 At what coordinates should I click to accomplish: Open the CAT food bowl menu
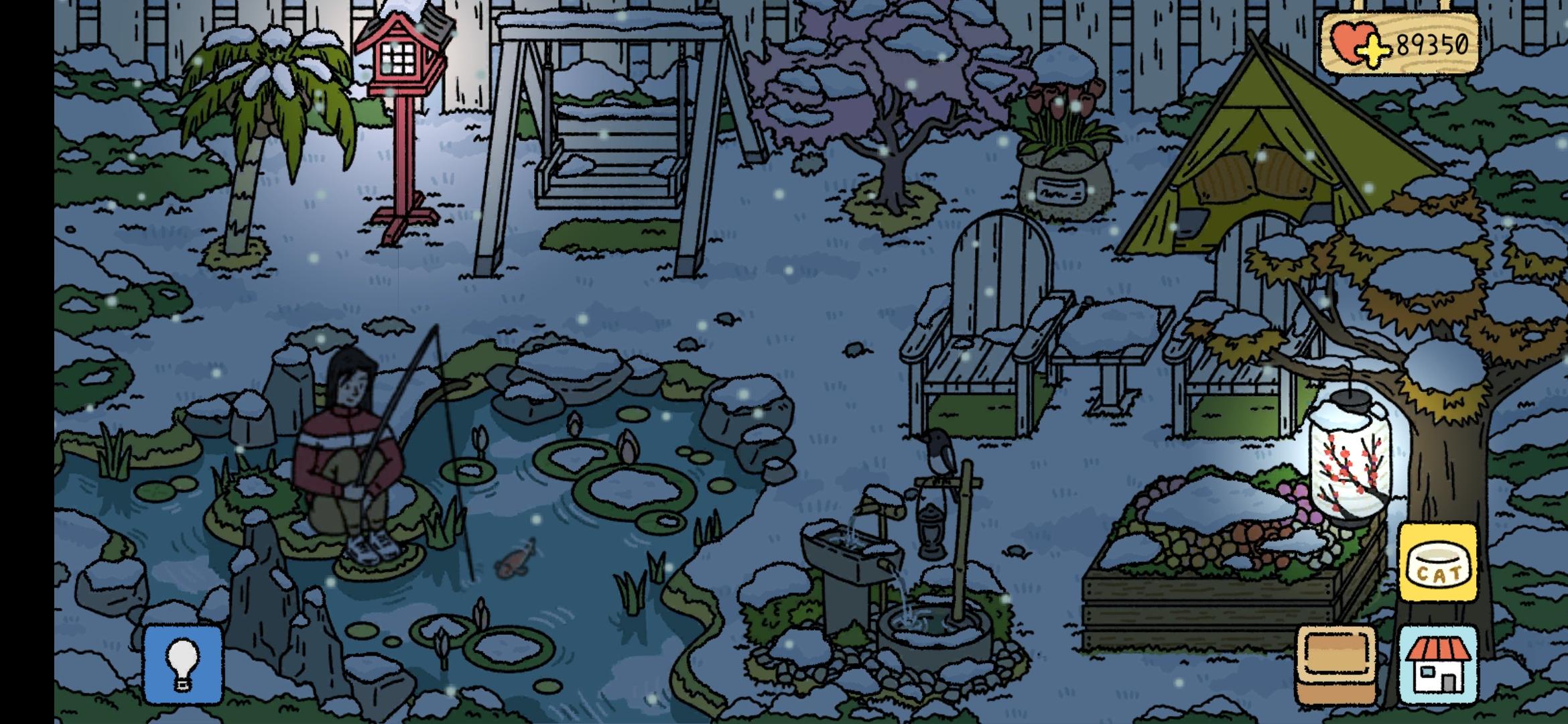click(x=1437, y=563)
